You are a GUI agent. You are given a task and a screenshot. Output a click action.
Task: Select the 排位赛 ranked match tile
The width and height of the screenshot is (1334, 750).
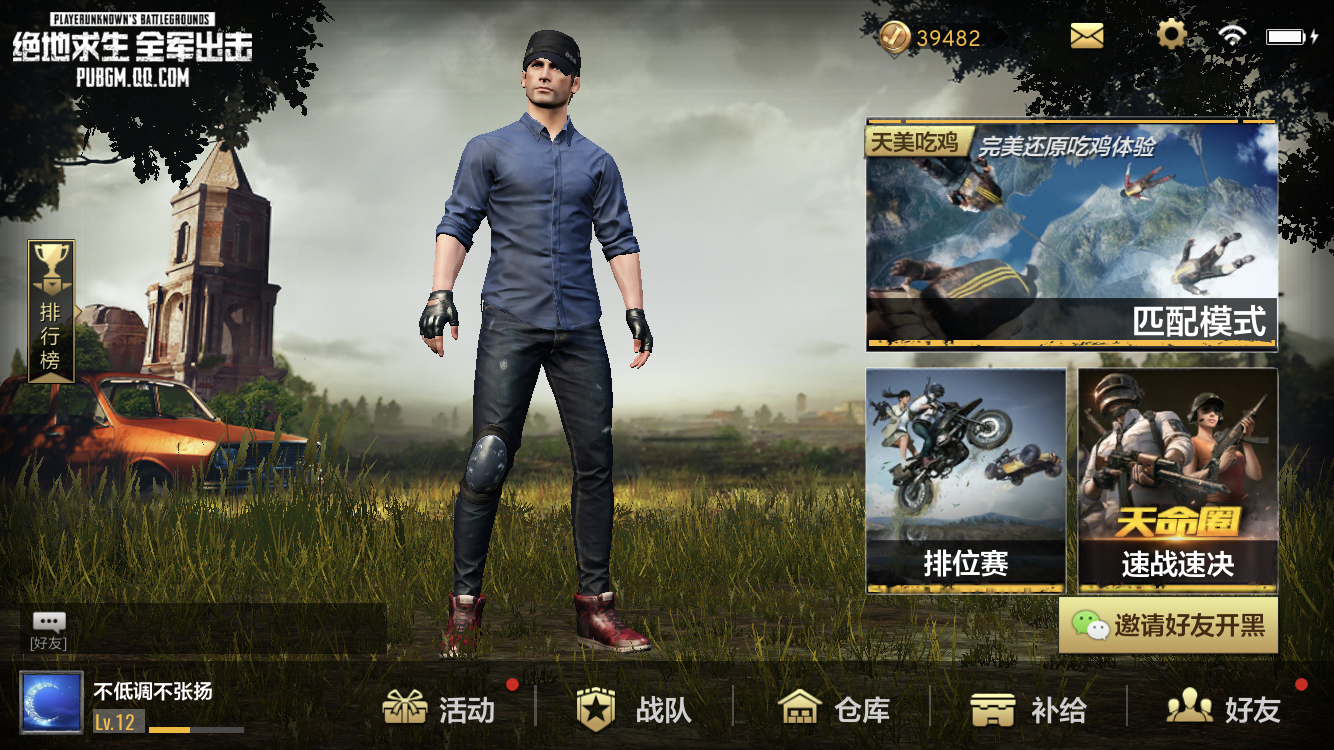coord(966,481)
